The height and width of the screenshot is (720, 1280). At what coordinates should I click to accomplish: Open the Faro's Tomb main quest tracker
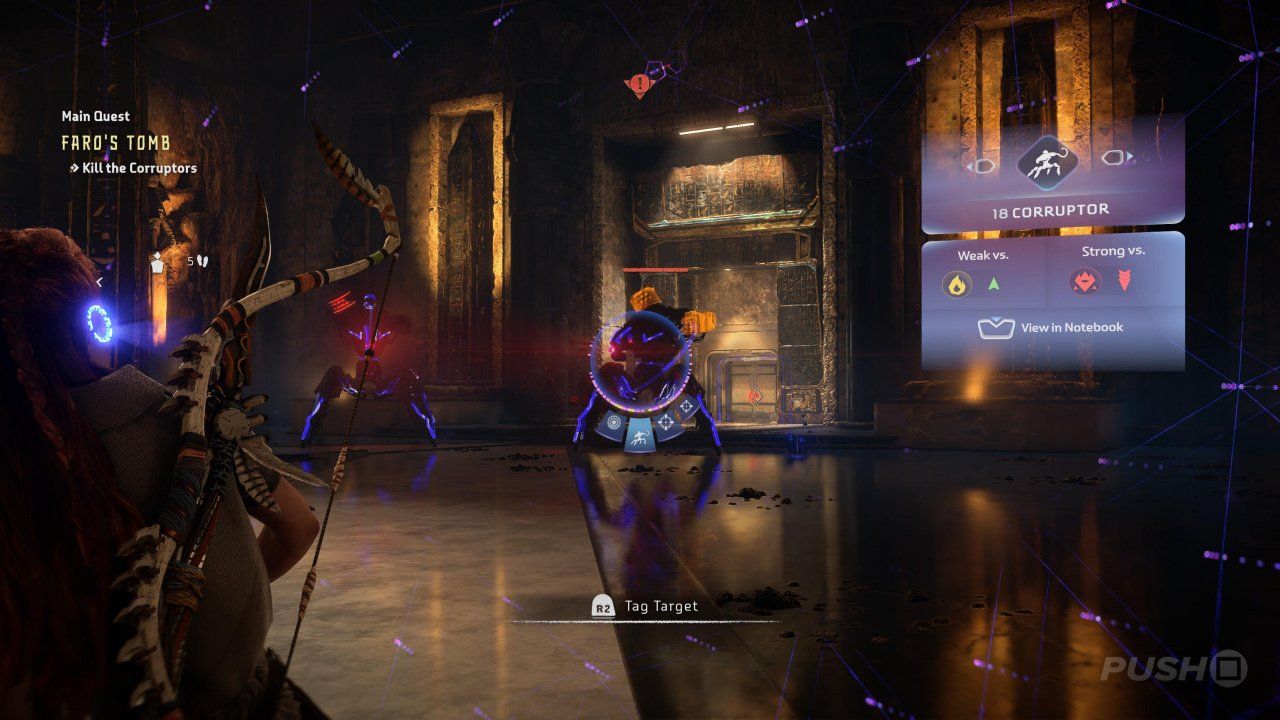click(116, 143)
